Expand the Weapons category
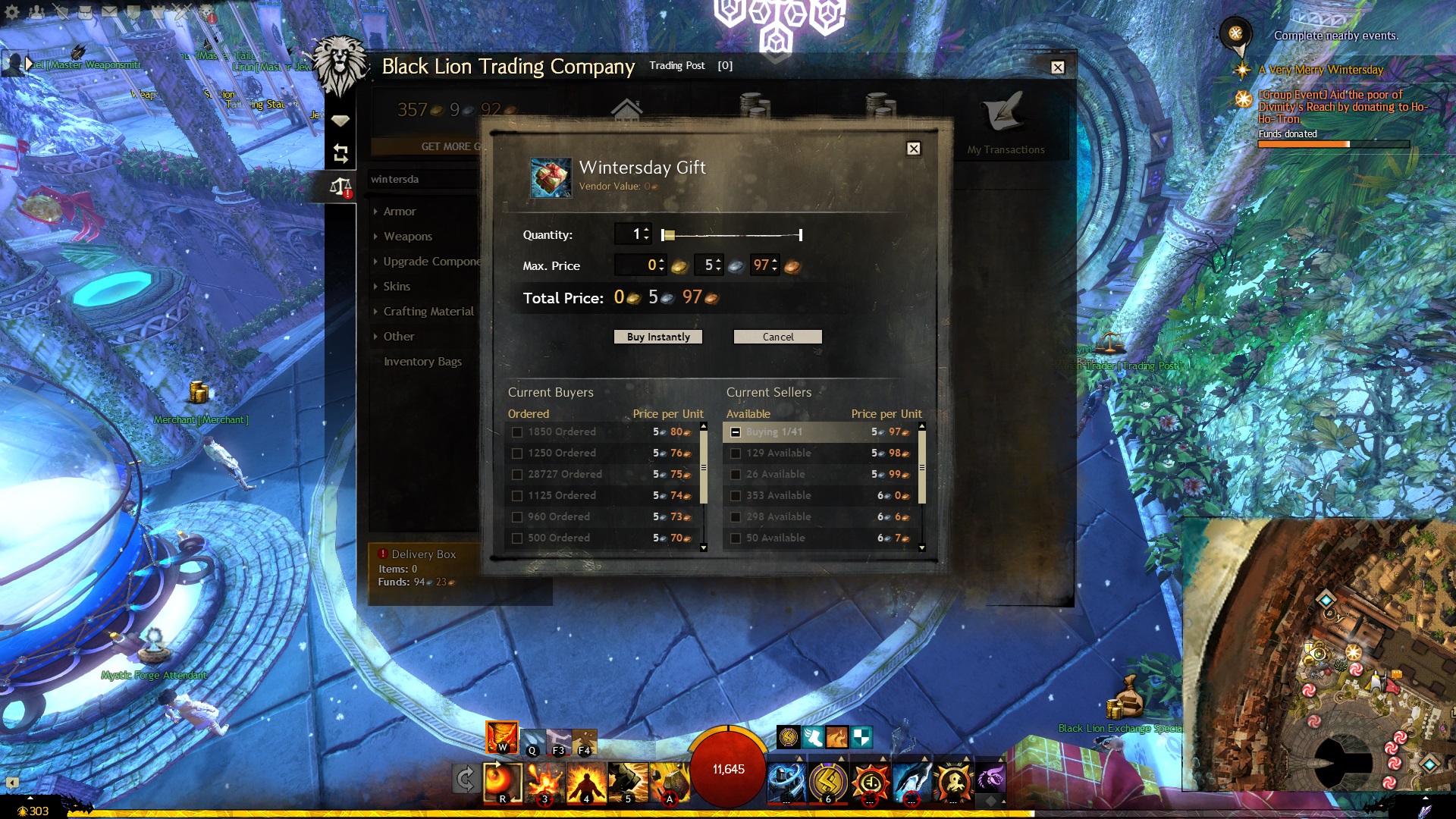The image size is (1456, 819). click(x=407, y=237)
